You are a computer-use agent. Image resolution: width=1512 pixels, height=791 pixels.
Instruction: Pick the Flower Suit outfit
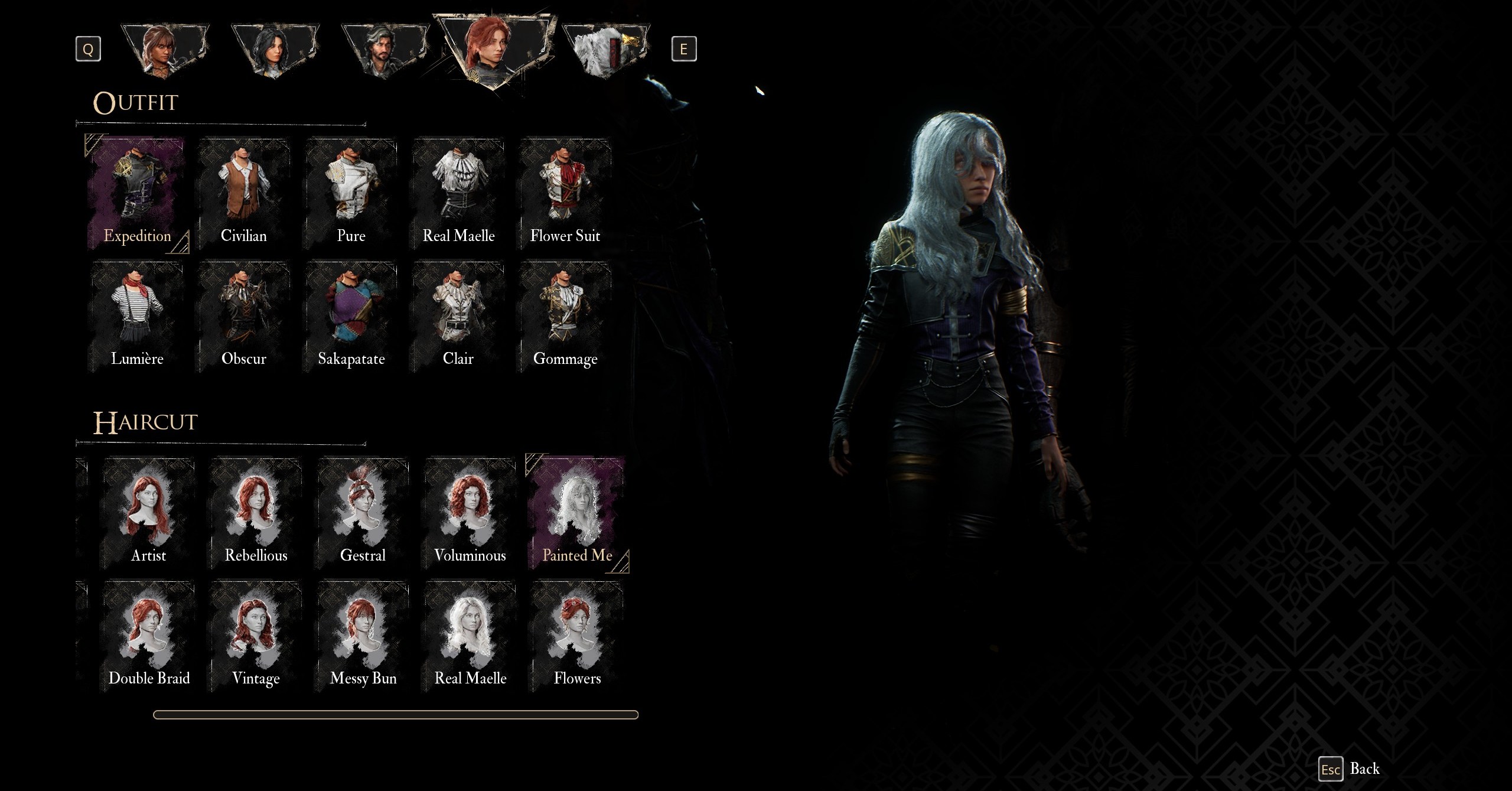[565, 194]
